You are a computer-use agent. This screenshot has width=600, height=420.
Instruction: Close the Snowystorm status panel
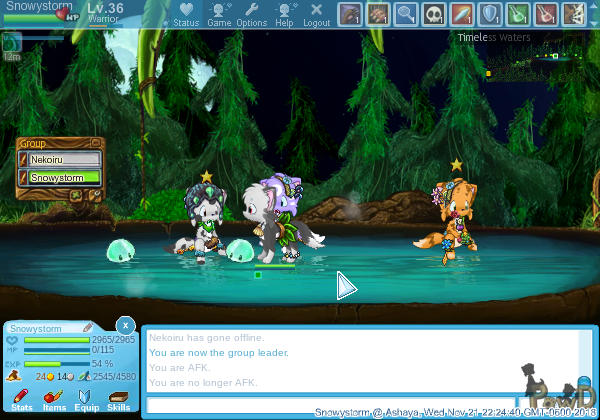(x=124, y=326)
